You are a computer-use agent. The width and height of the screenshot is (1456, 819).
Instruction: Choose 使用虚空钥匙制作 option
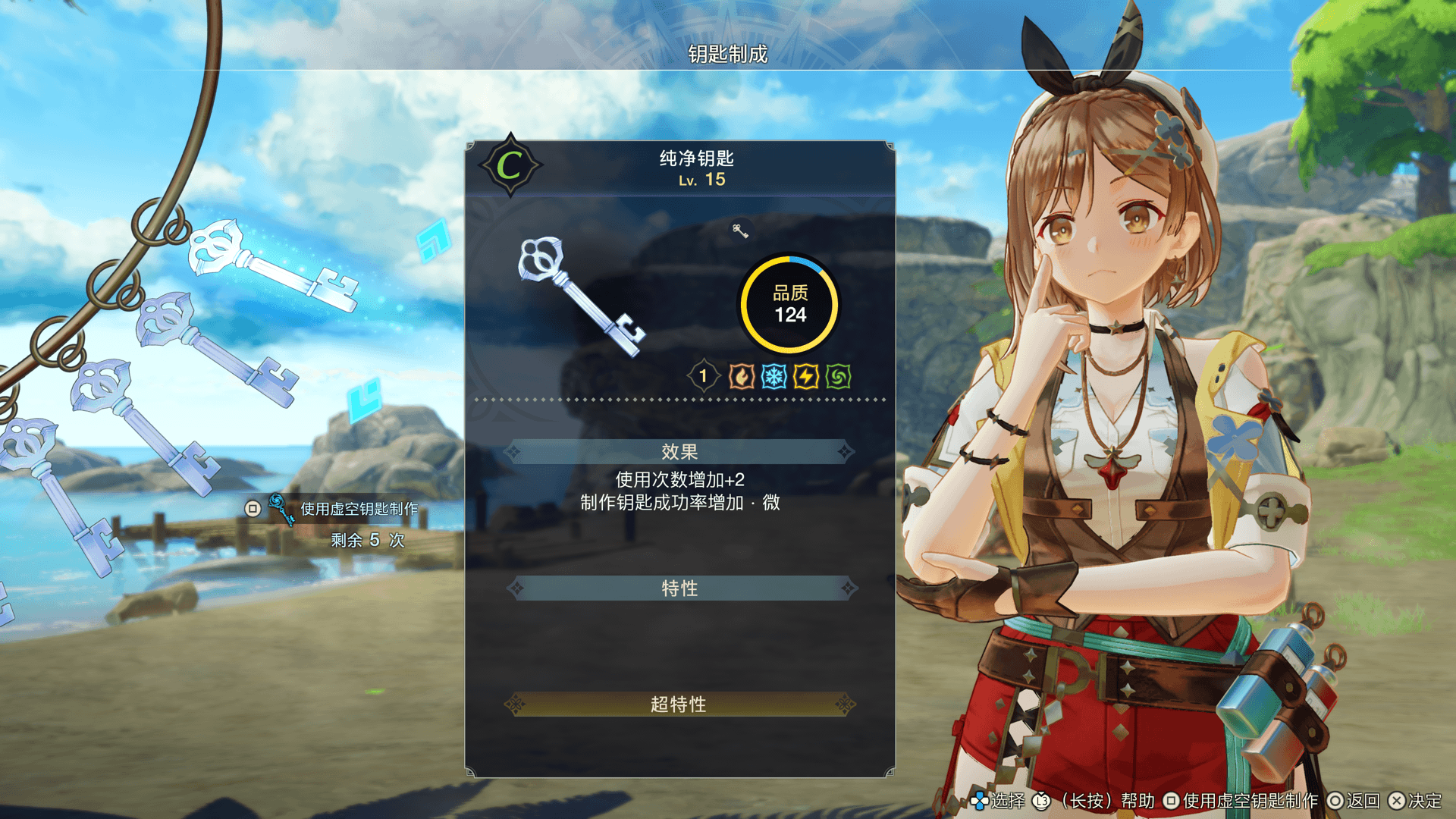(x=358, y=509)
